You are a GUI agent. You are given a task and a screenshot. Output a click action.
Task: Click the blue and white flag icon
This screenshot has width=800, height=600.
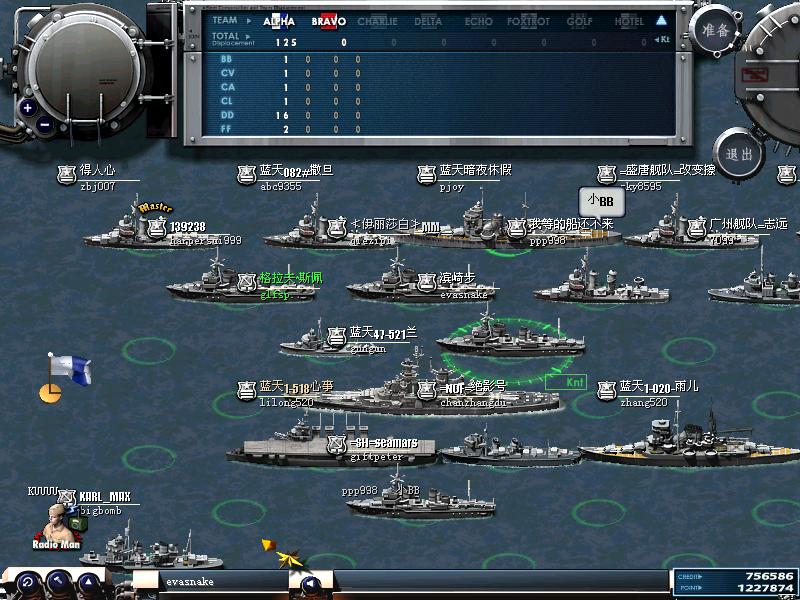coord(68,369)
